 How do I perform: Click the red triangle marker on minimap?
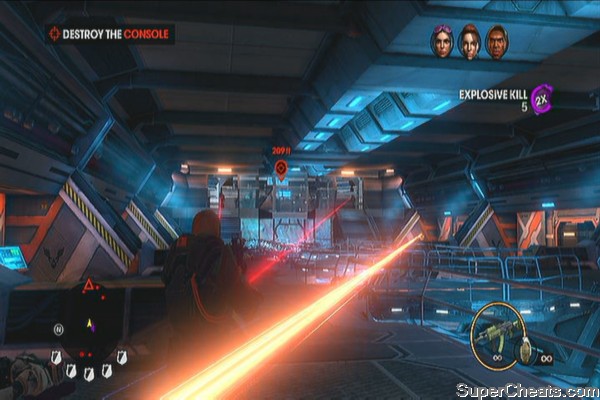pyautogui.click(x=88, y=286)
